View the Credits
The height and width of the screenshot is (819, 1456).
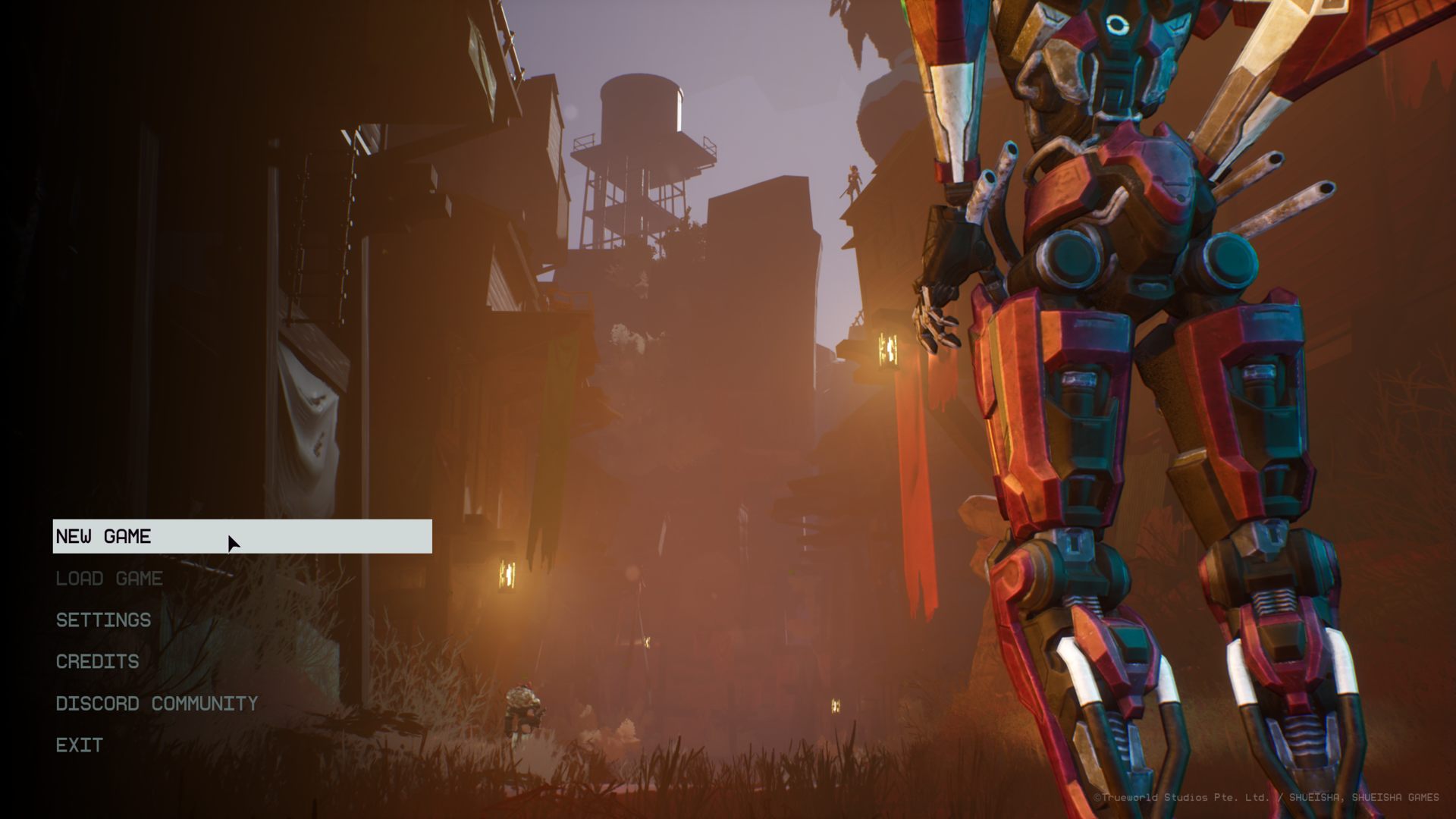click(x=98, y=662)
